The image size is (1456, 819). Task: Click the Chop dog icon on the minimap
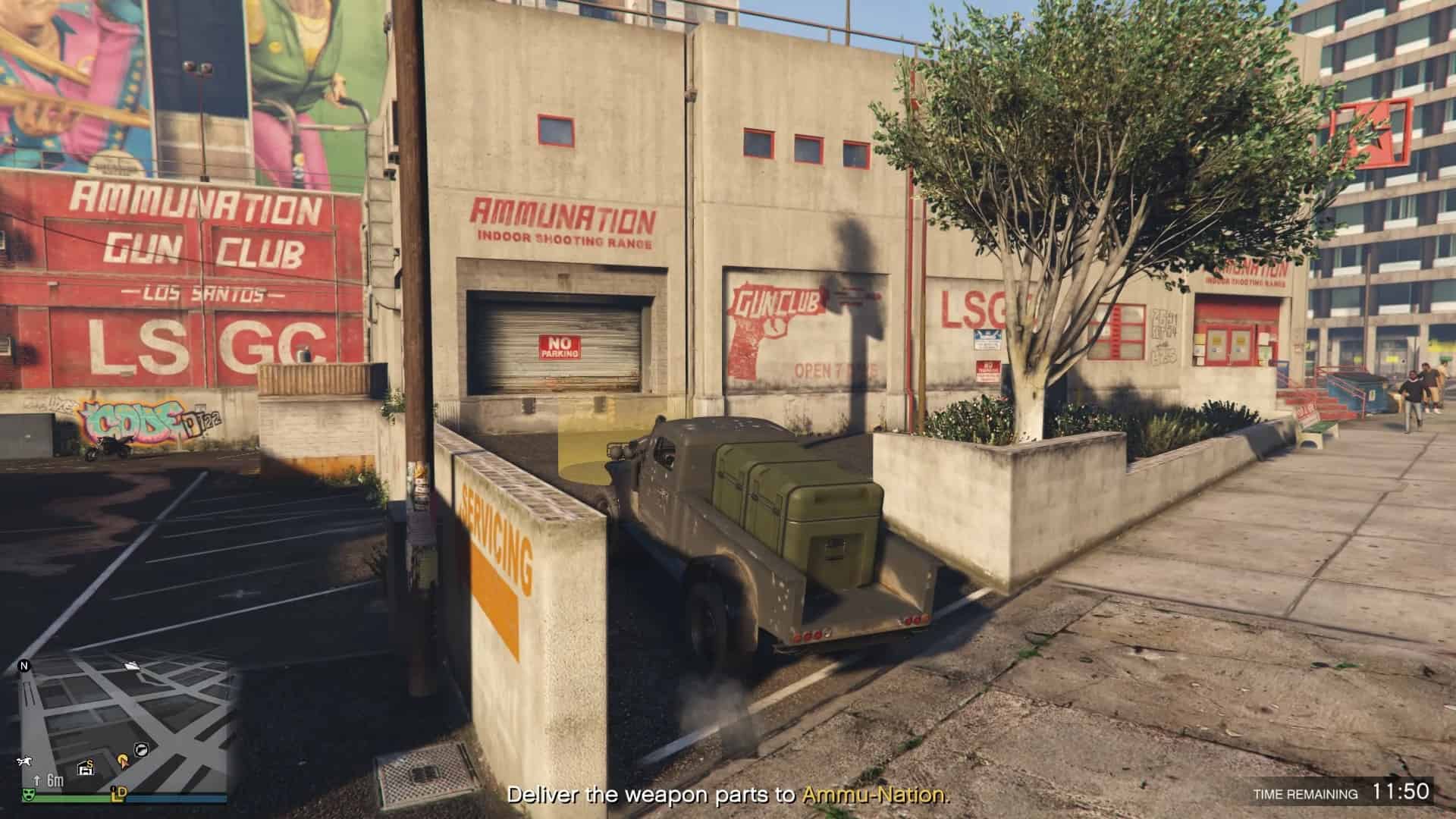pyautogui.click(x=24, y=761)
